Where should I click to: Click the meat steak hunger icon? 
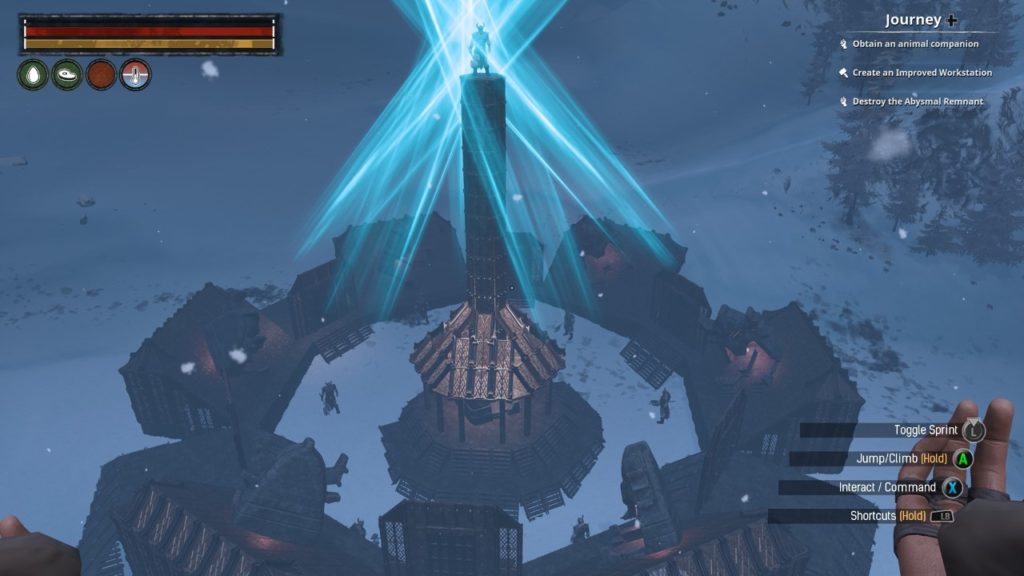pos(67,75)
